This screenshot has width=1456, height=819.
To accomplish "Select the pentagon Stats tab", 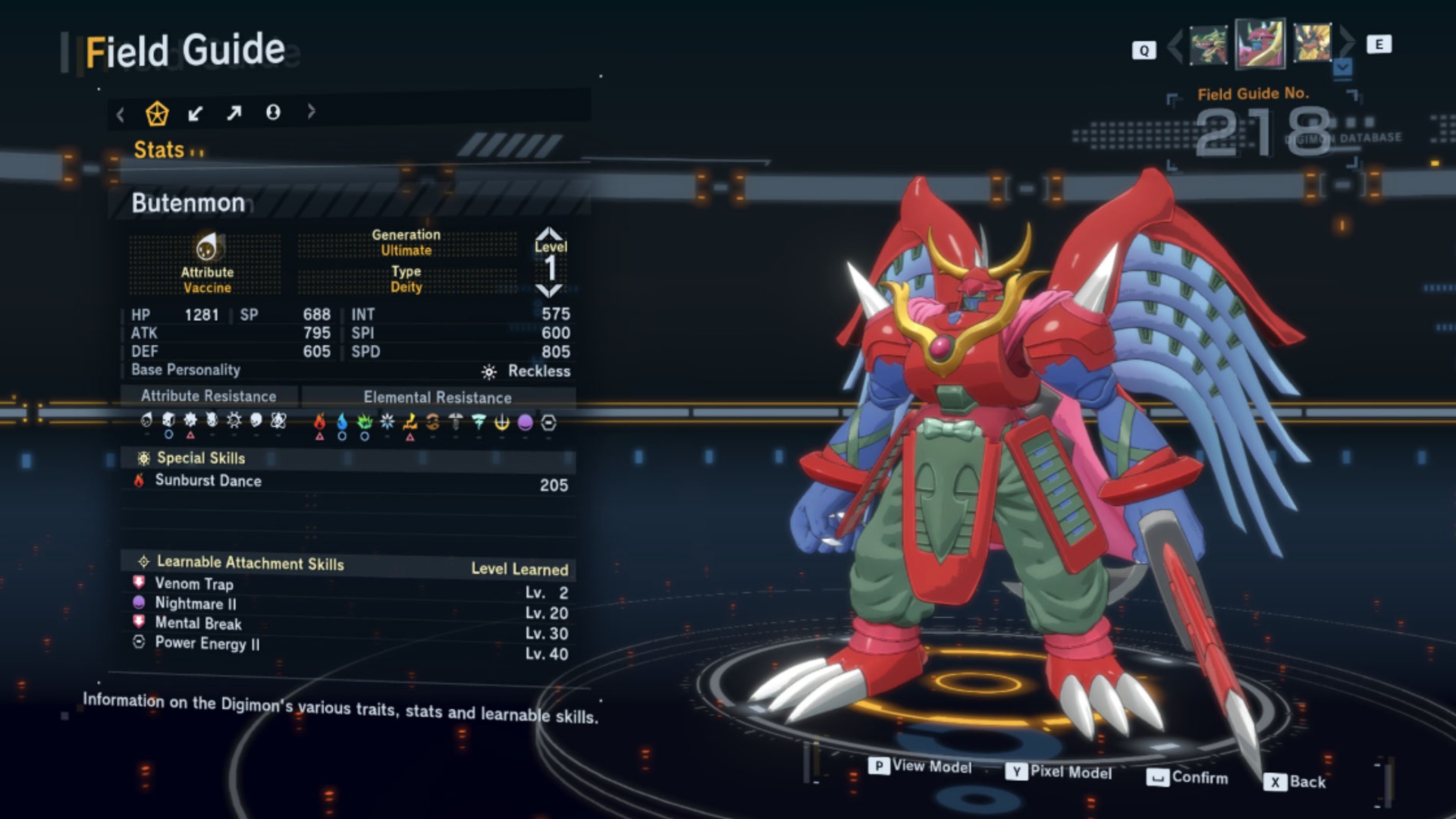I will [157, 114].
